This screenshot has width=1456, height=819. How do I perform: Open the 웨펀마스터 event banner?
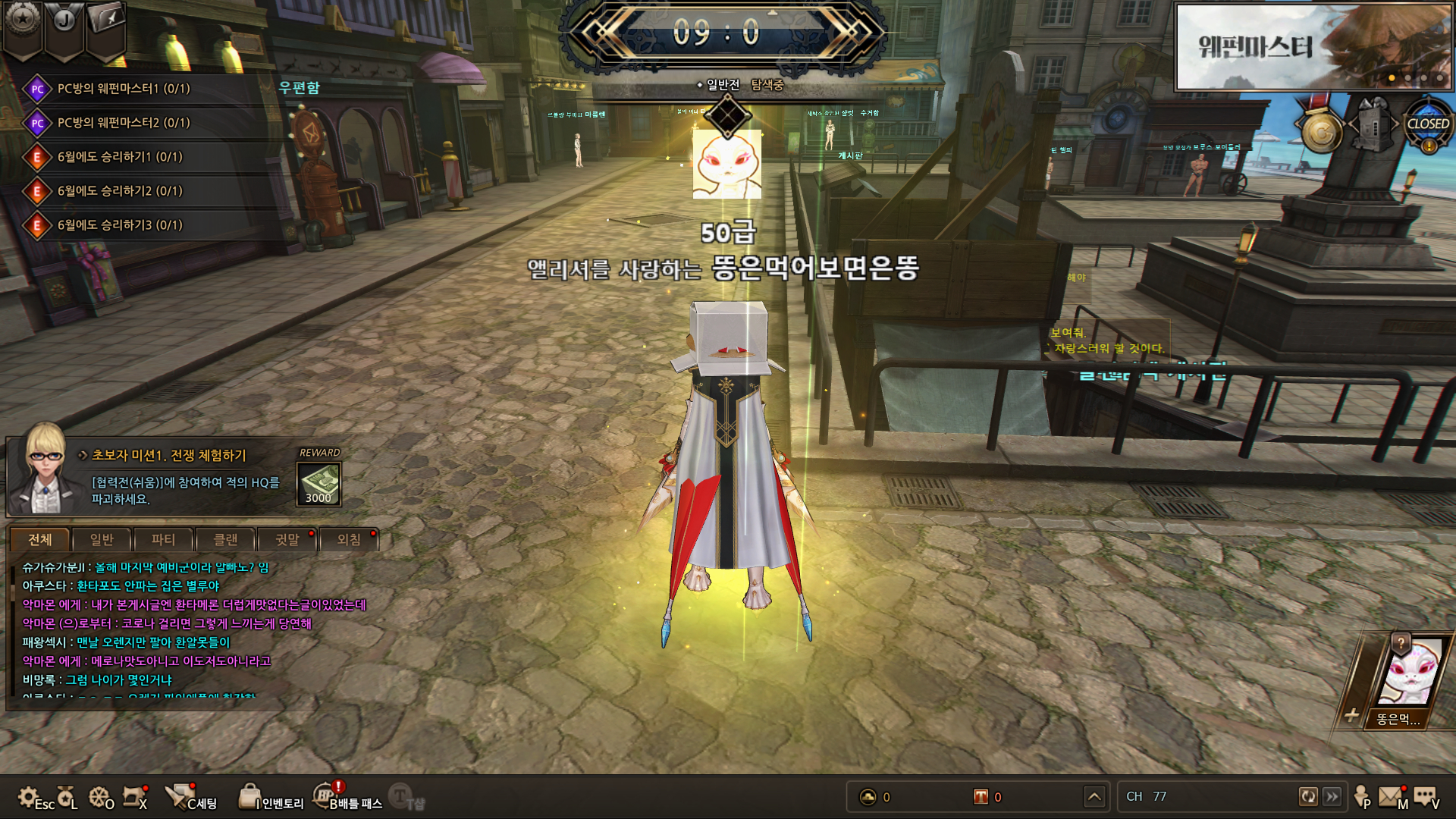coord(1313,47)
